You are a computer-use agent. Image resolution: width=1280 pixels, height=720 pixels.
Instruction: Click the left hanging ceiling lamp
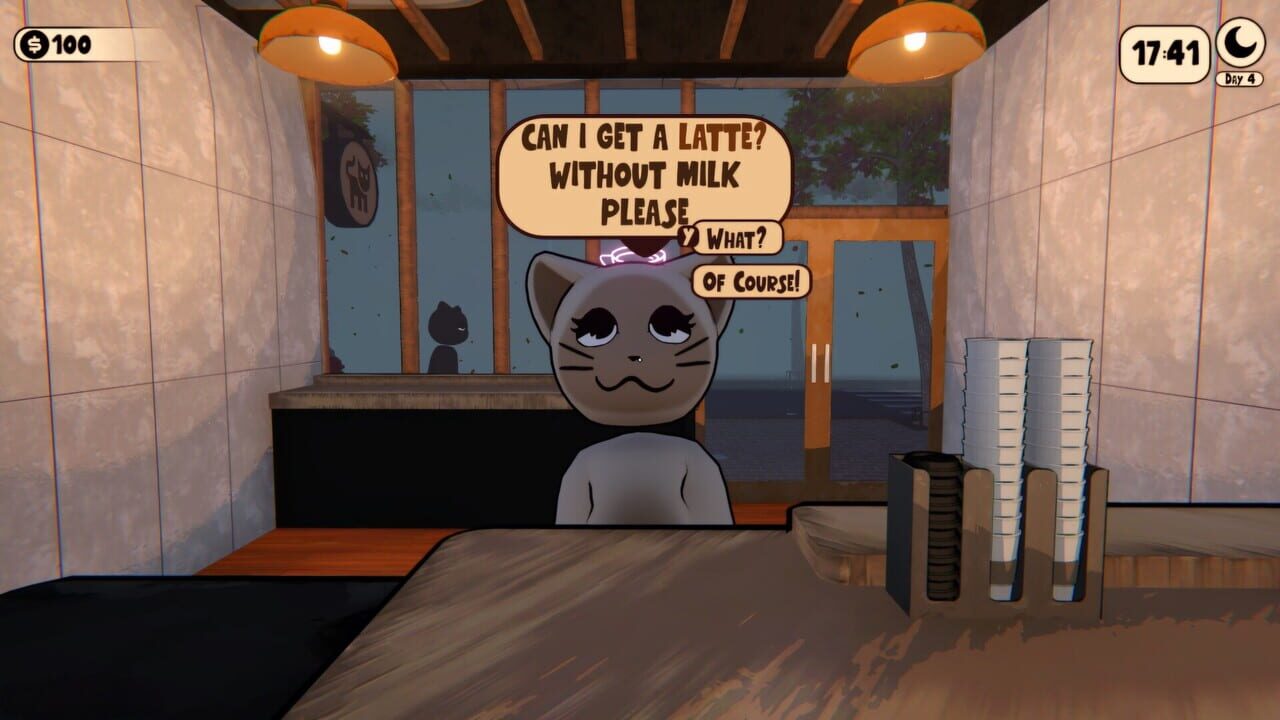pyautogui.click(x=328, y=40)
